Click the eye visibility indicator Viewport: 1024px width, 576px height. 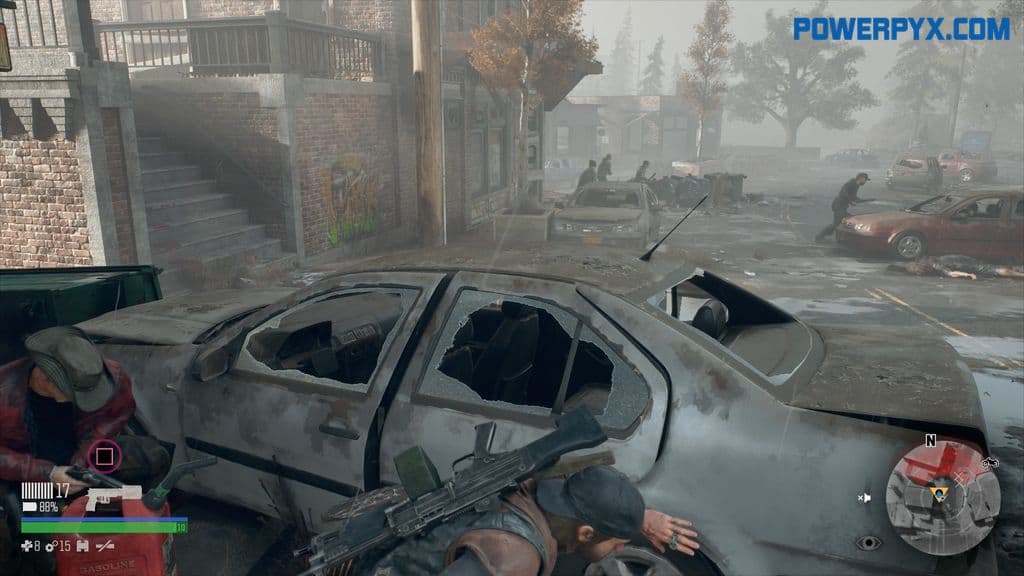pos(868,542)
